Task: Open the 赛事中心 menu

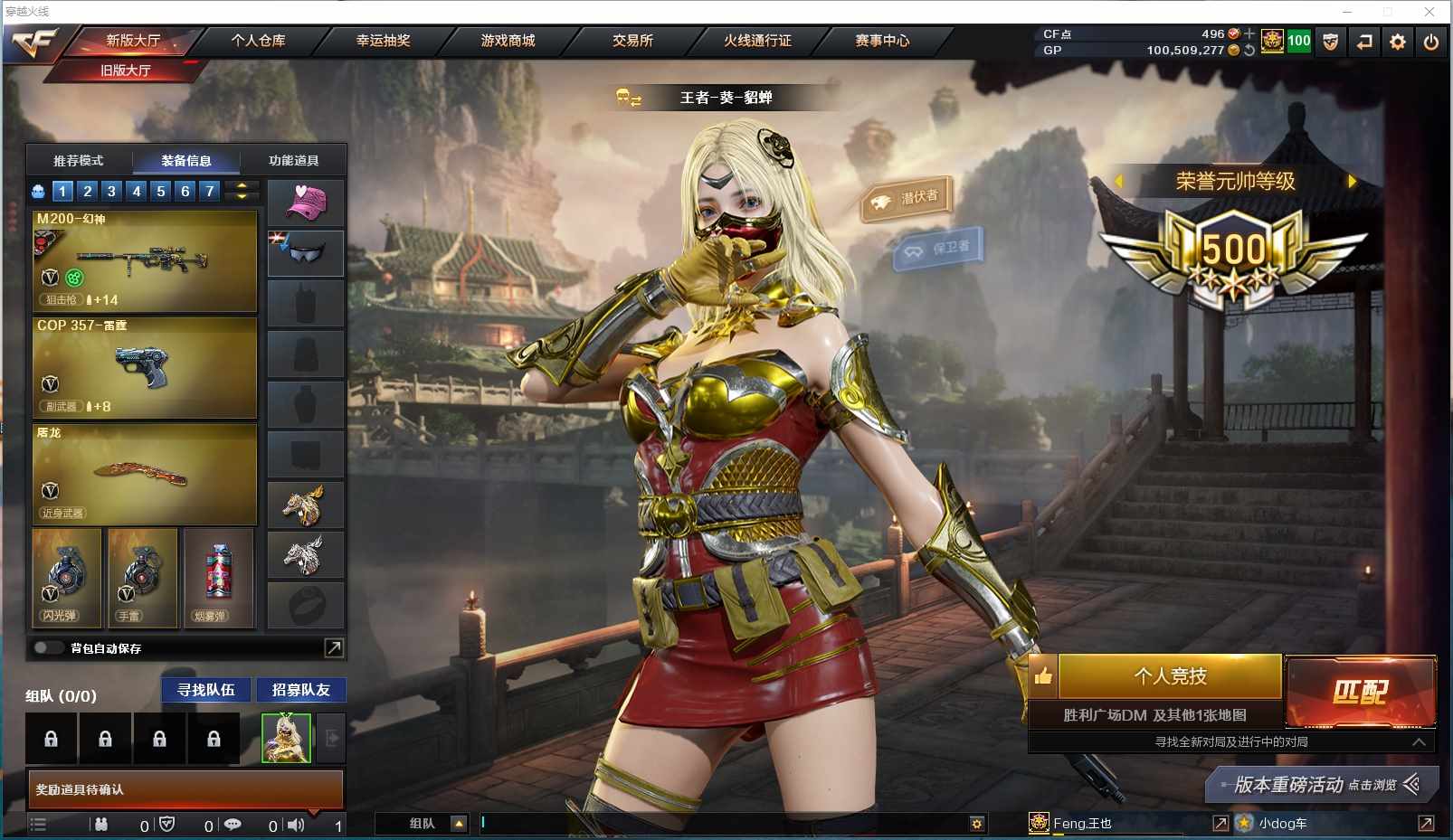Action: coord(882,41)
